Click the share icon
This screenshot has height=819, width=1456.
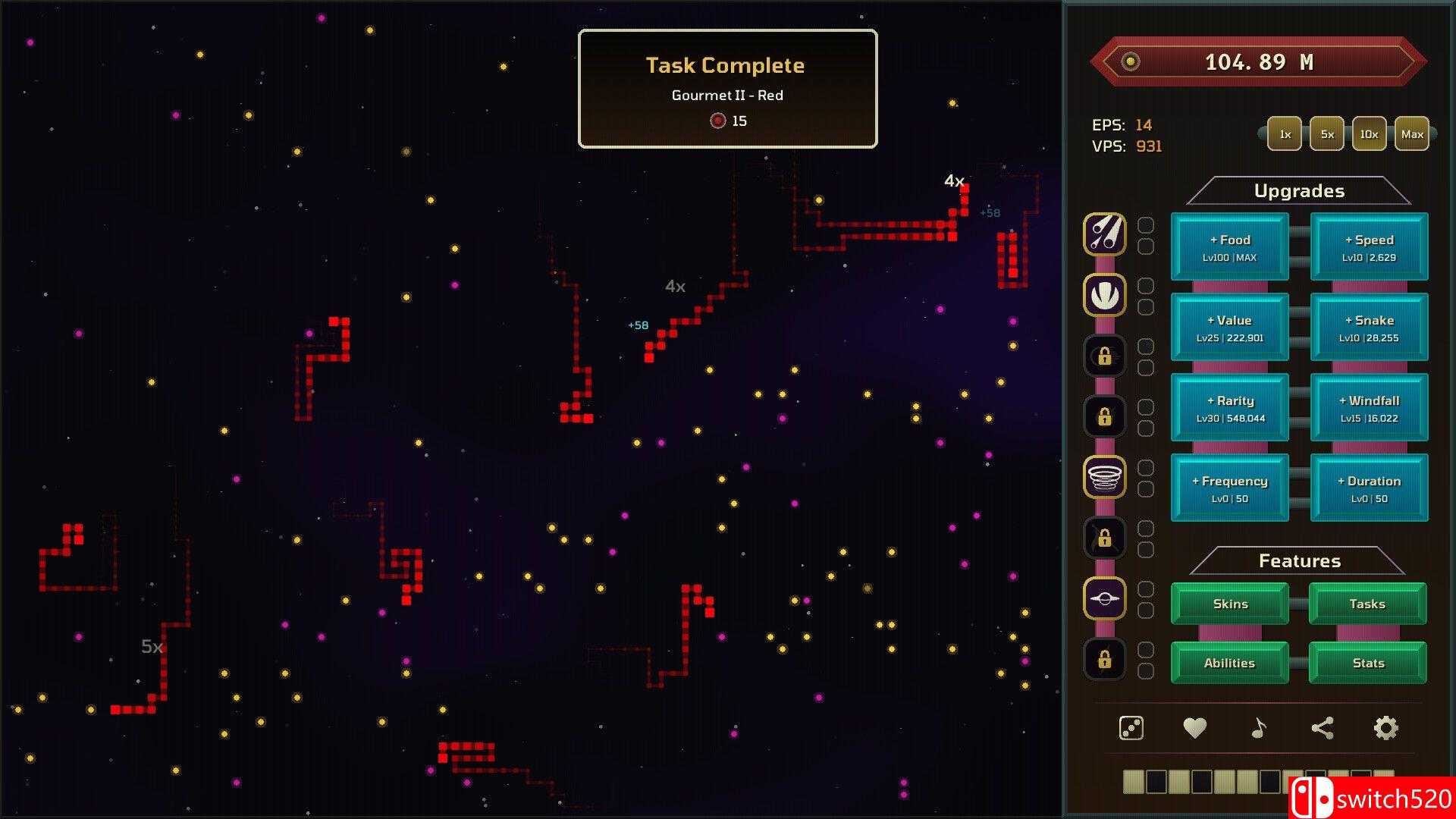coord(1322,728)
